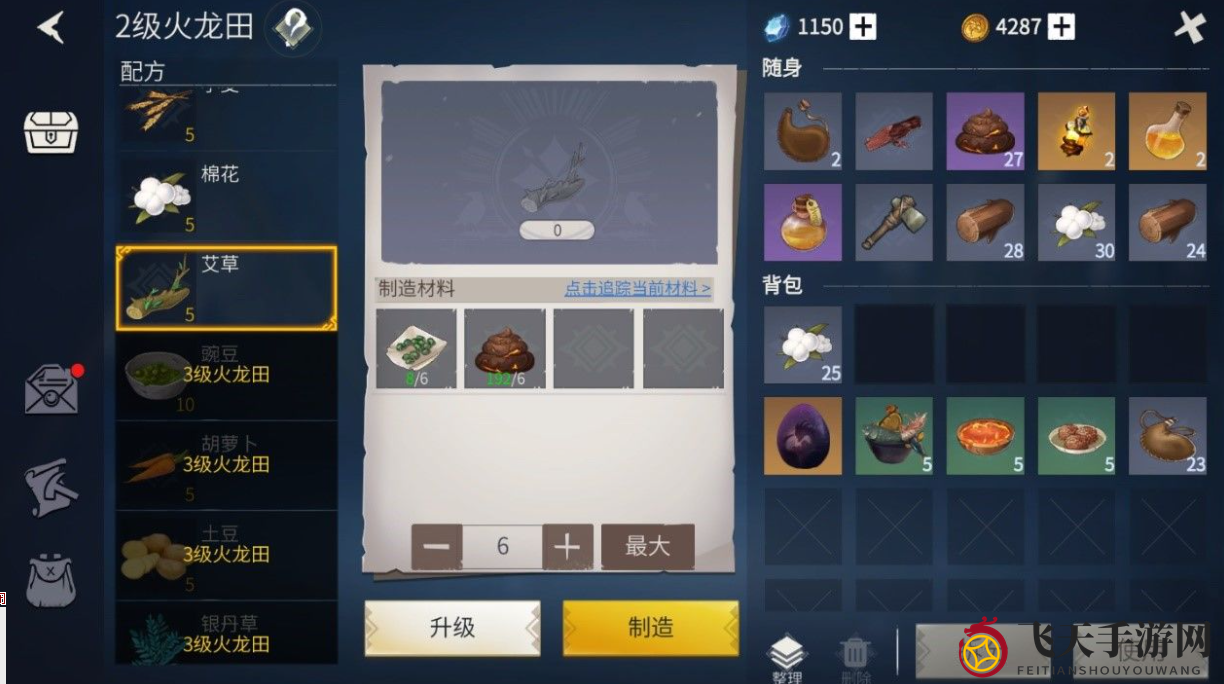Increase craft quantity with plus button
Screen dimensions: 1224x684
coord(567,547)
